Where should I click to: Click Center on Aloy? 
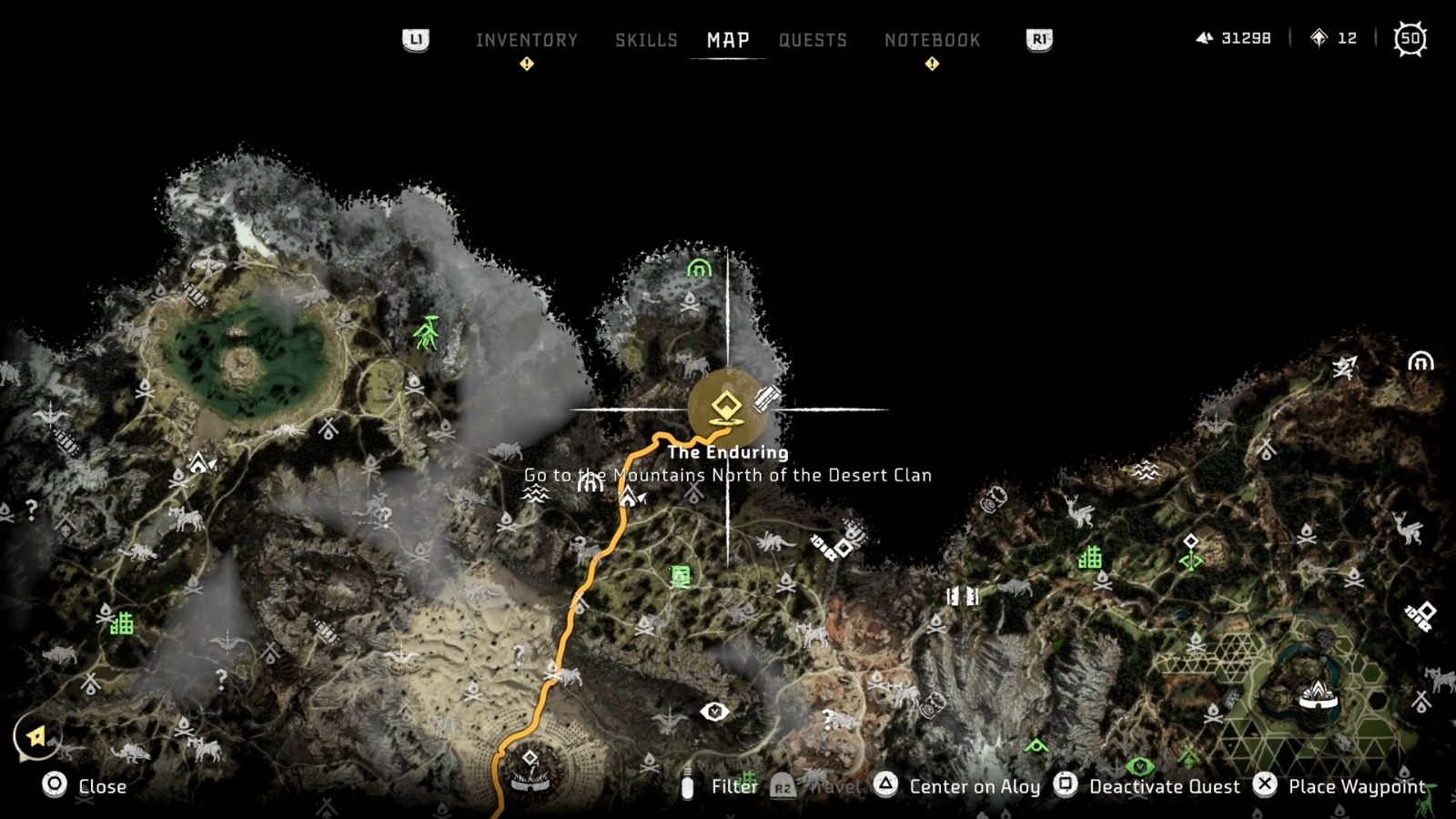pos(973,786)
